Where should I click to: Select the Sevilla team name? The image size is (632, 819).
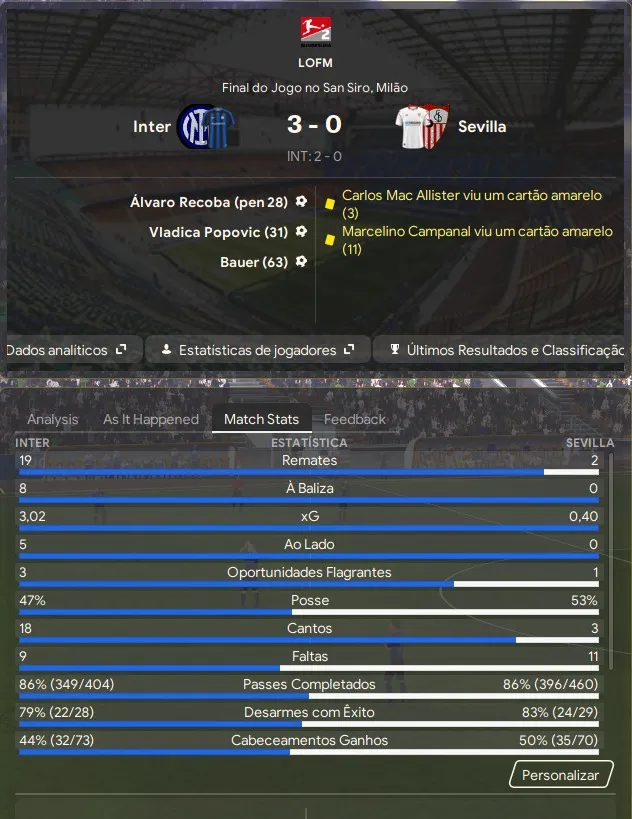point(482,127)
